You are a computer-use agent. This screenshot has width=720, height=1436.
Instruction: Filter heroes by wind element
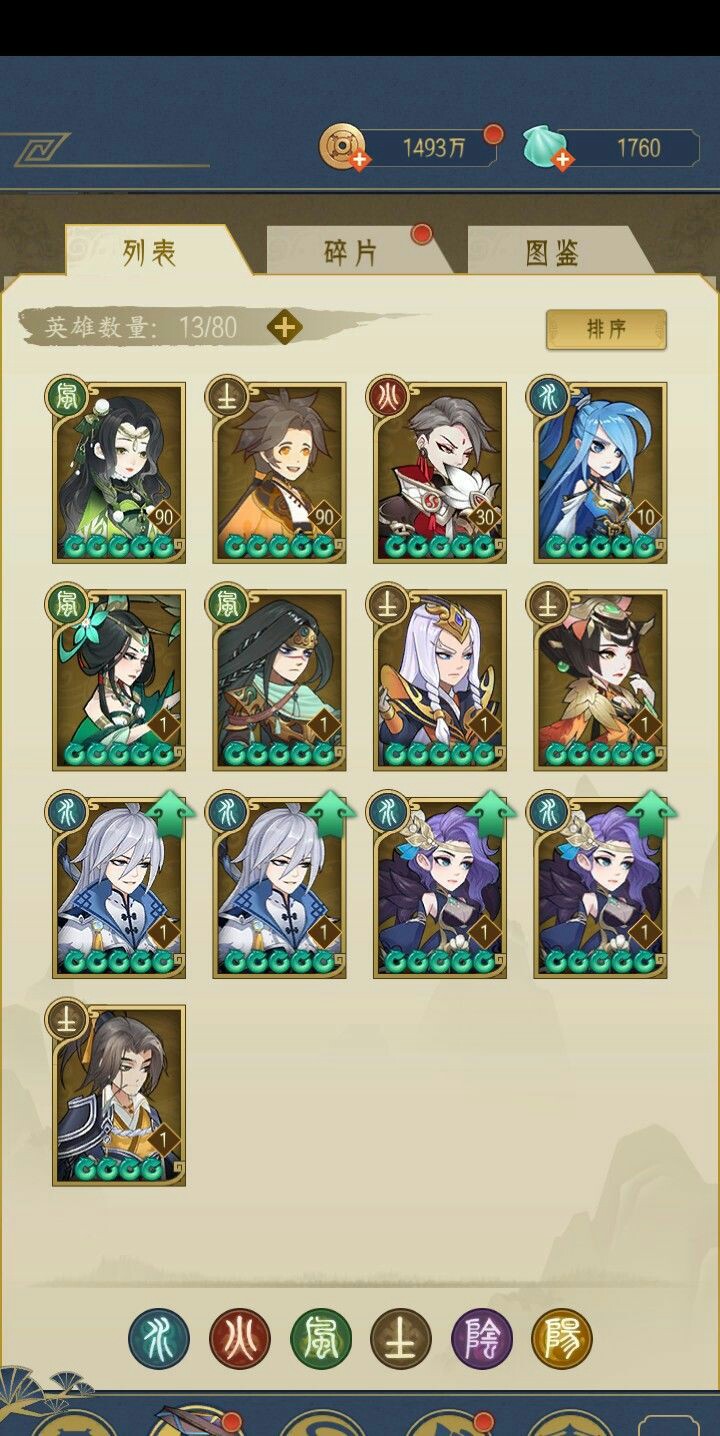coord(320,1338)
